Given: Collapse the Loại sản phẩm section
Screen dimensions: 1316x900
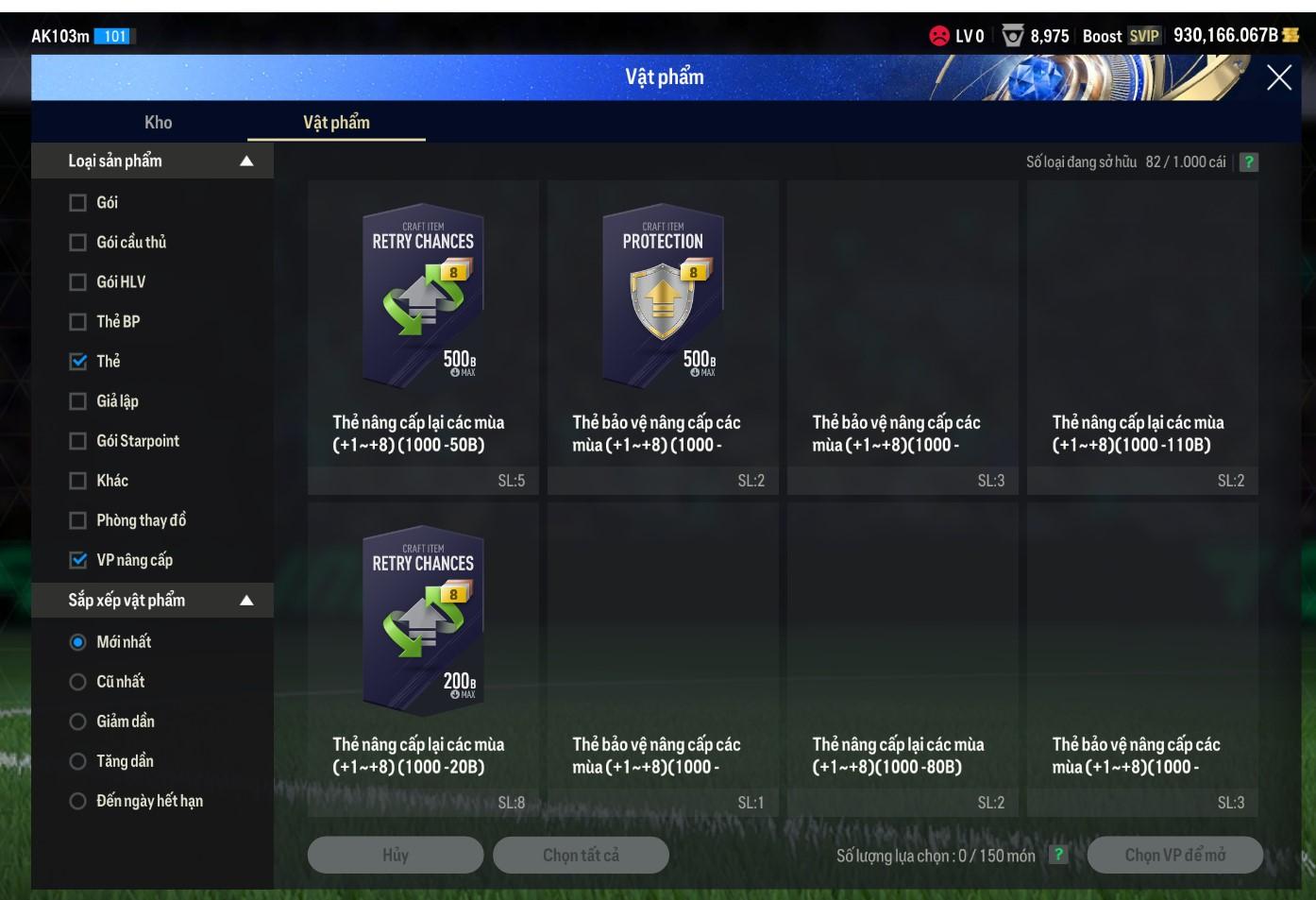Looking at the screenshot, I should [x=246, y=161].
